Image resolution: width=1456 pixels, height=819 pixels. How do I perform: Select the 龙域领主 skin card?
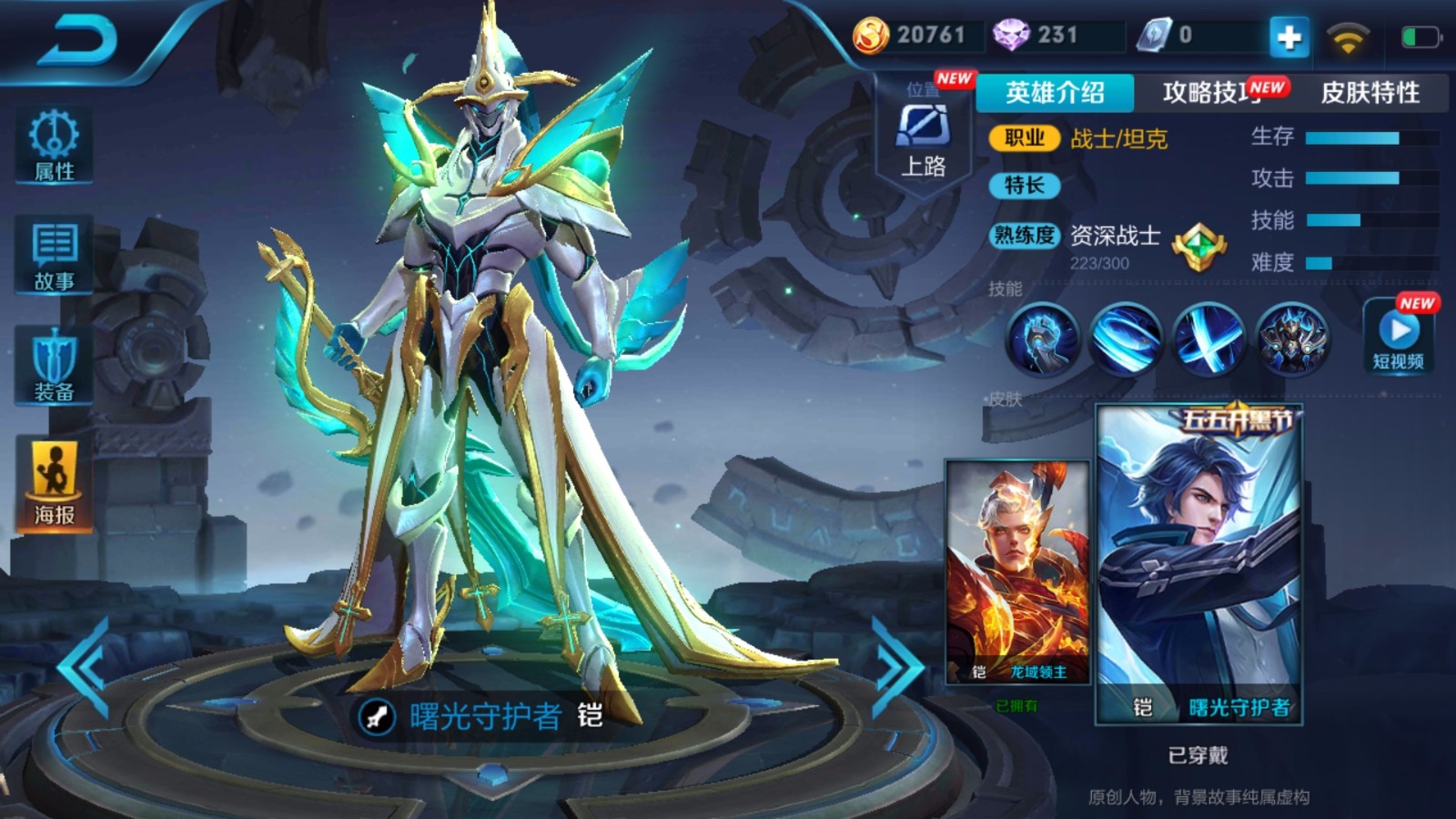(x=1017, y=571)
